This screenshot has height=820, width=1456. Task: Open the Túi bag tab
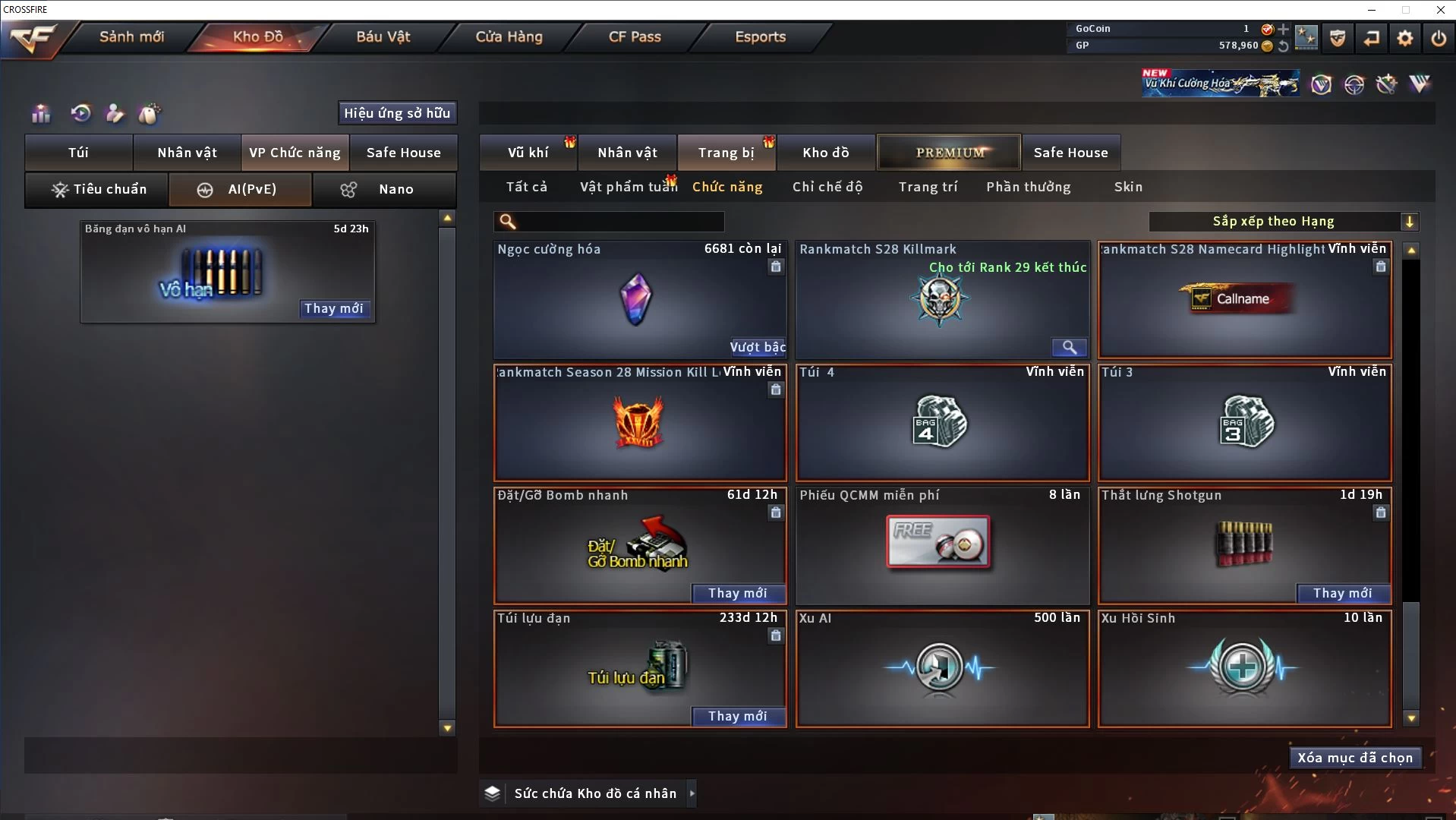78,153
